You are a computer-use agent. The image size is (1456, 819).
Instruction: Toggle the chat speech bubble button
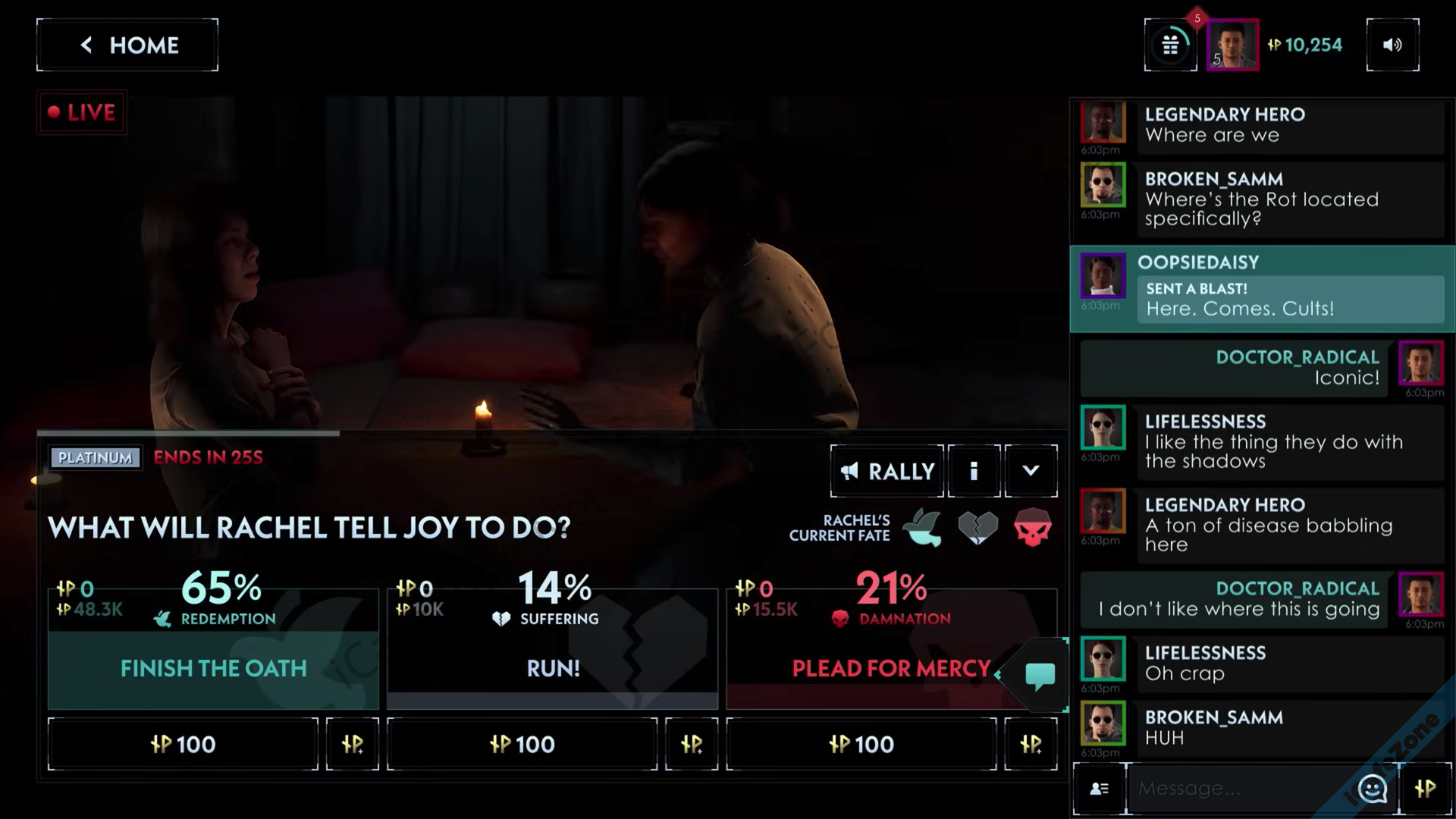tap(1040, 674)
